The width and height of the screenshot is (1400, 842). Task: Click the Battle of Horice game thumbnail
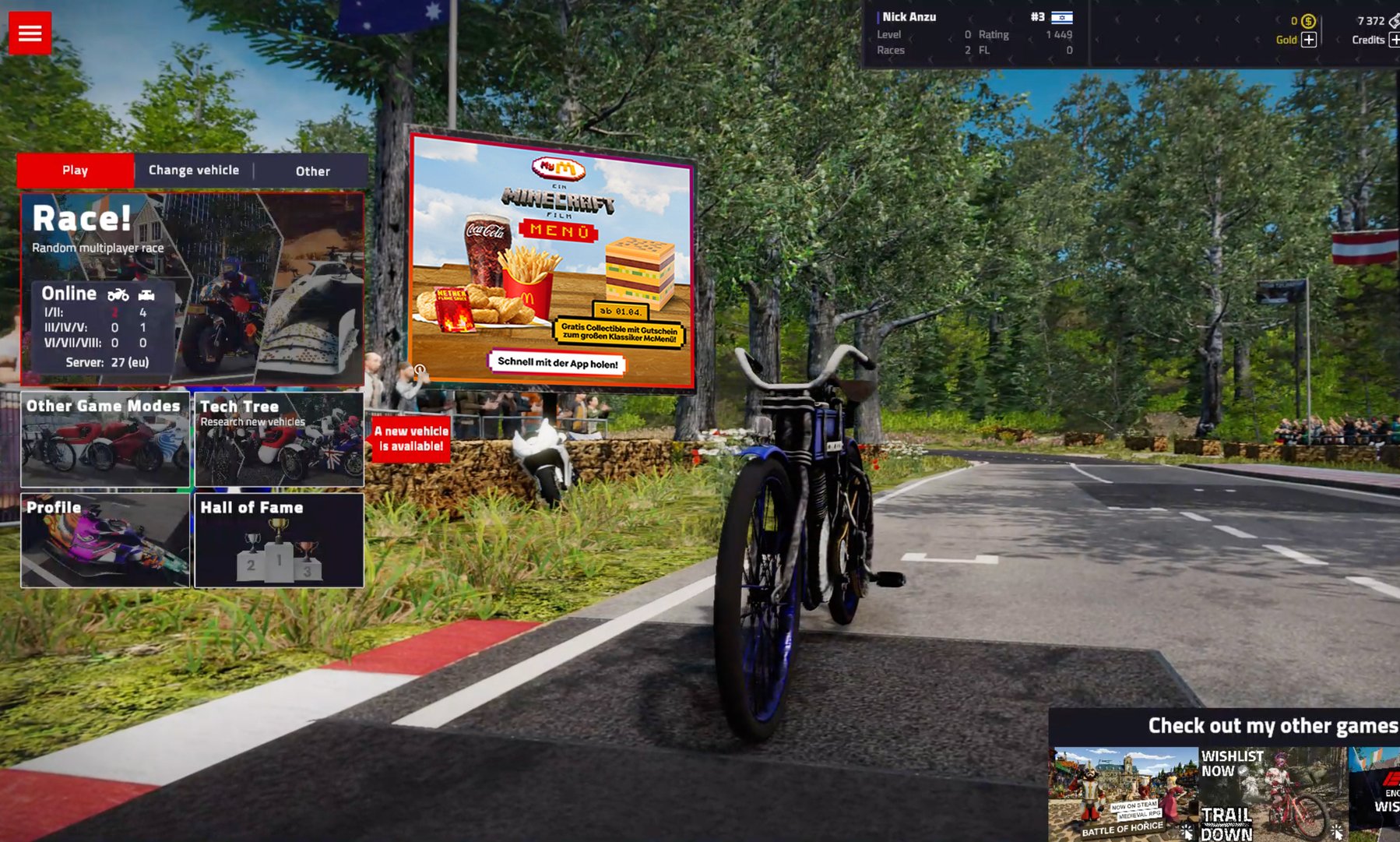tap(1121, 794)
